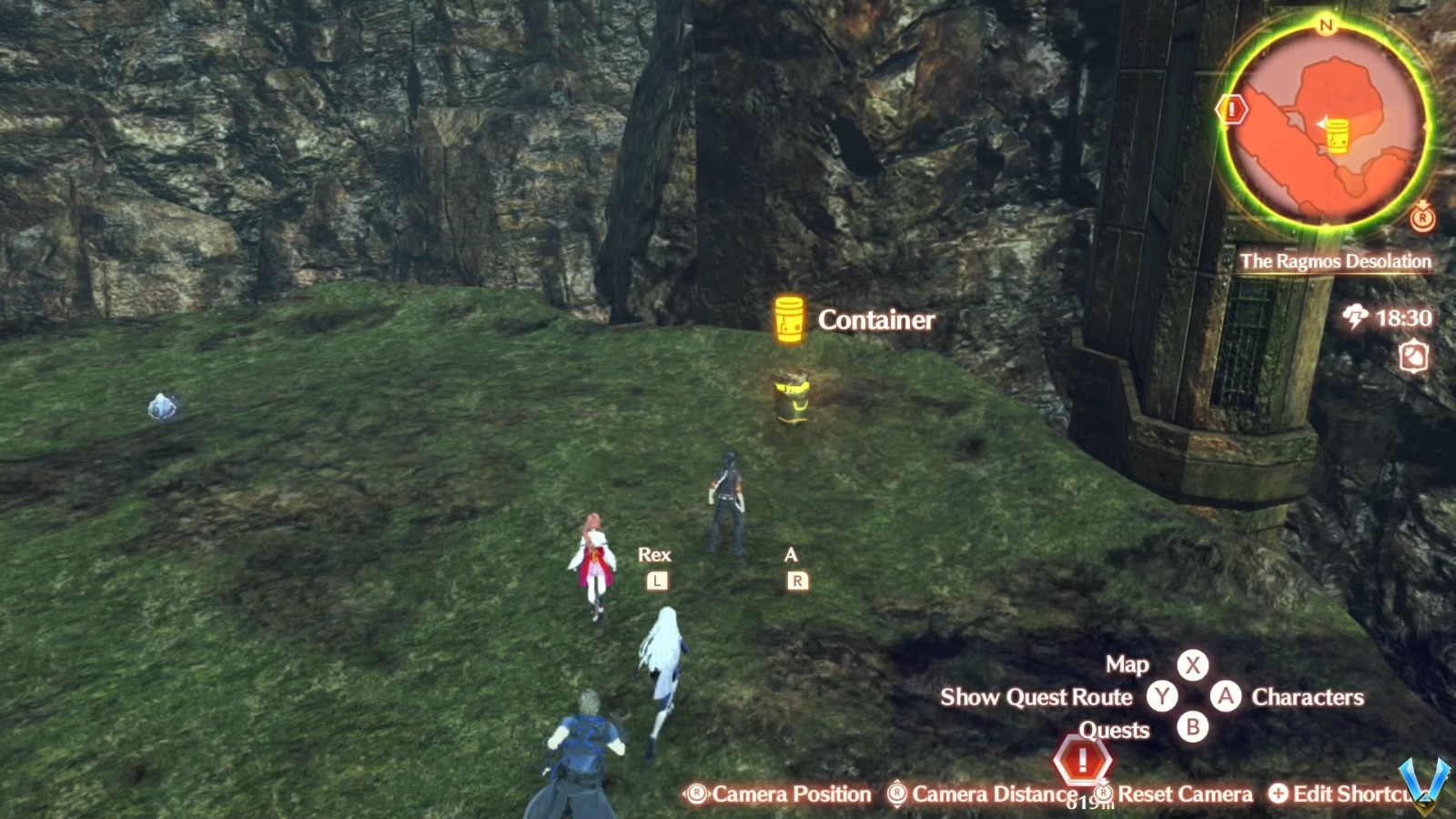Click the N compass marker atop the minimap
1456x819 pixels.
pos(1324,25)
